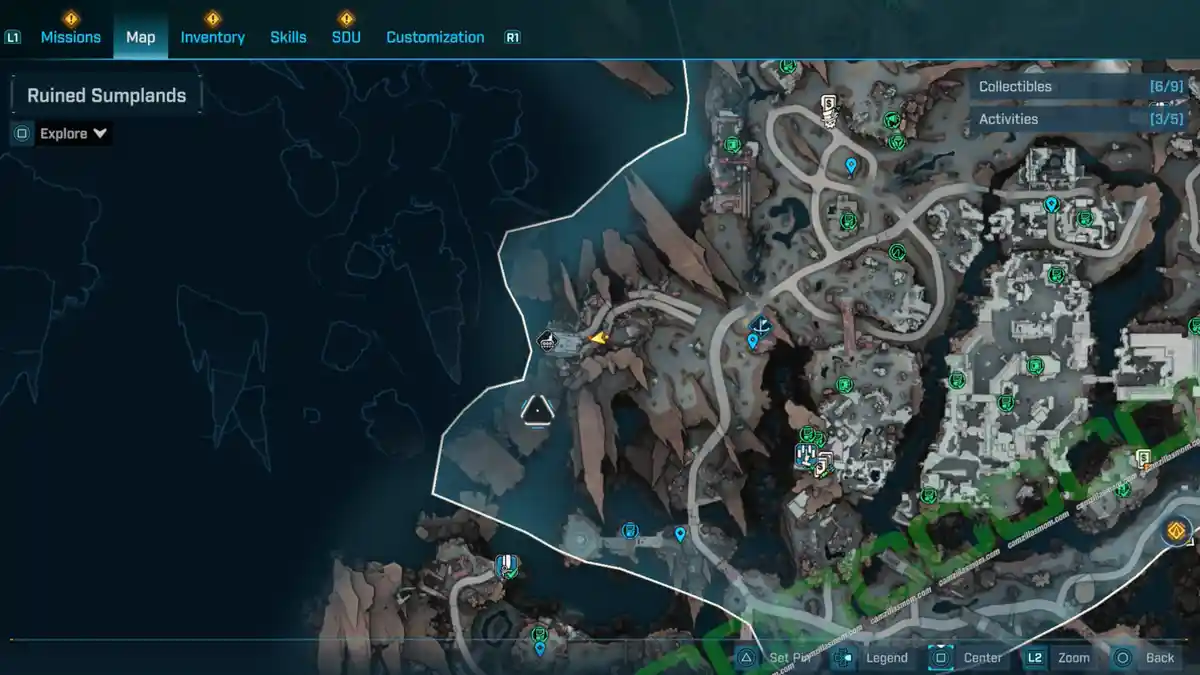
Task: Center the map on the player
Action: click(968, 657)
